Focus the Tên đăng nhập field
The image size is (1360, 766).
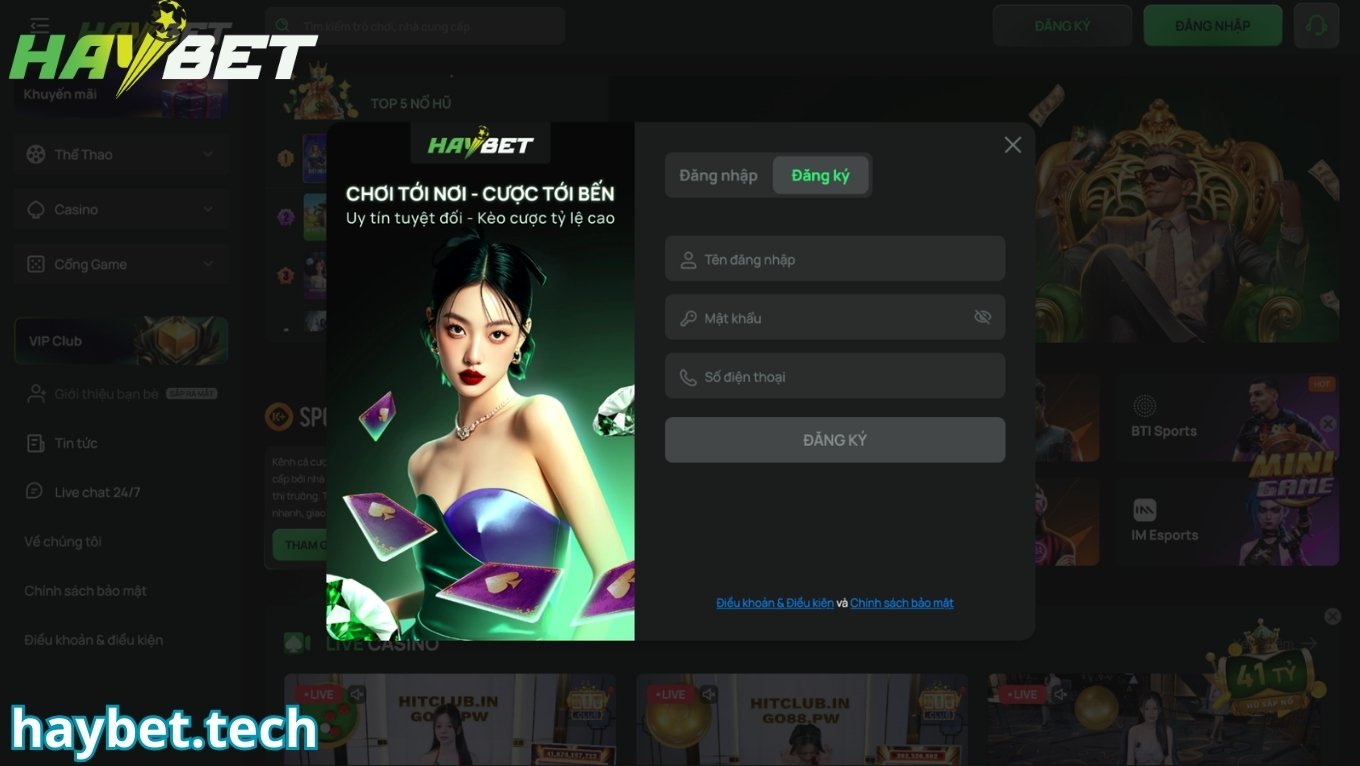(835, 260)
